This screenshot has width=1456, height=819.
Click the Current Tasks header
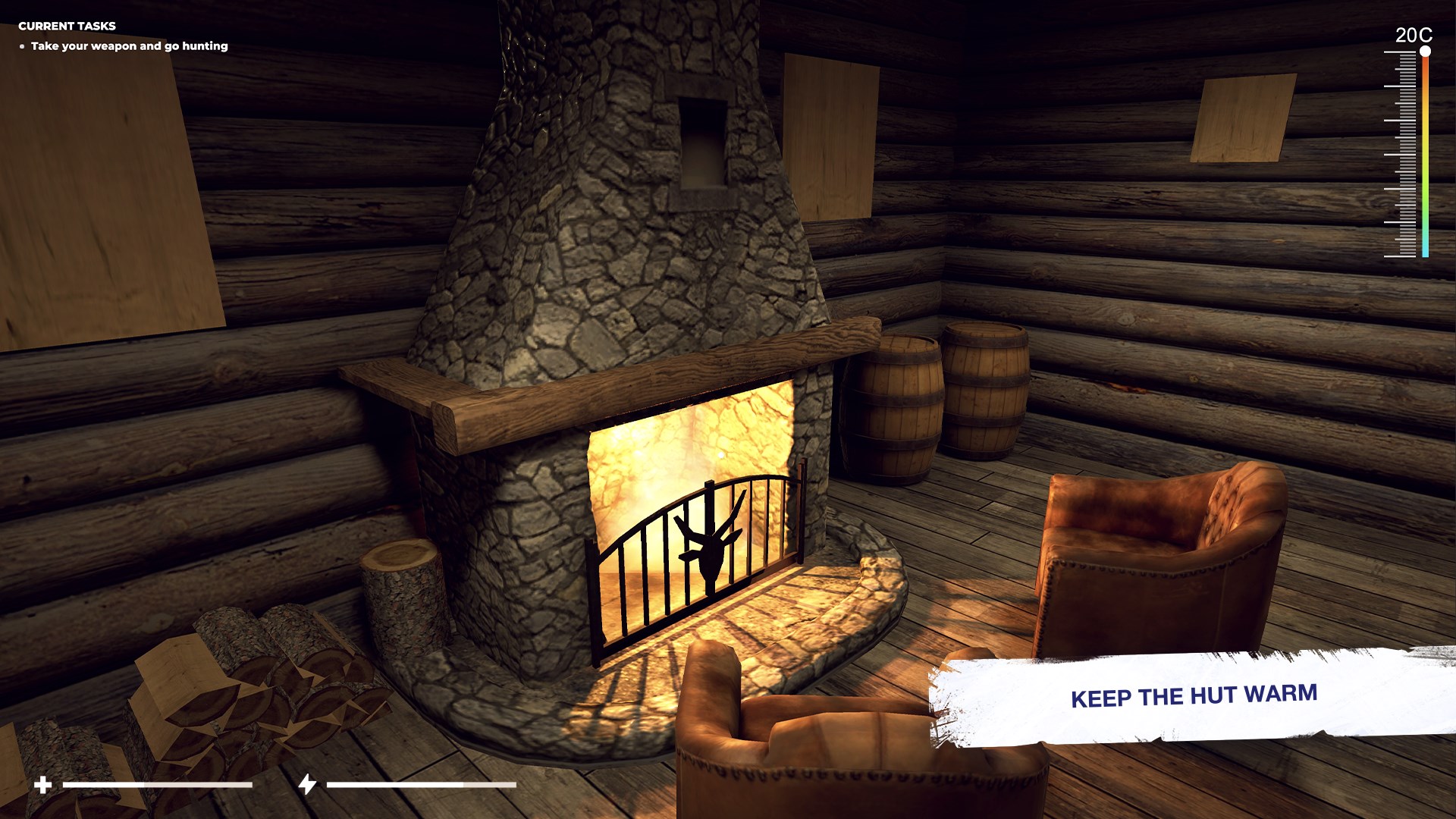(67, 26)
